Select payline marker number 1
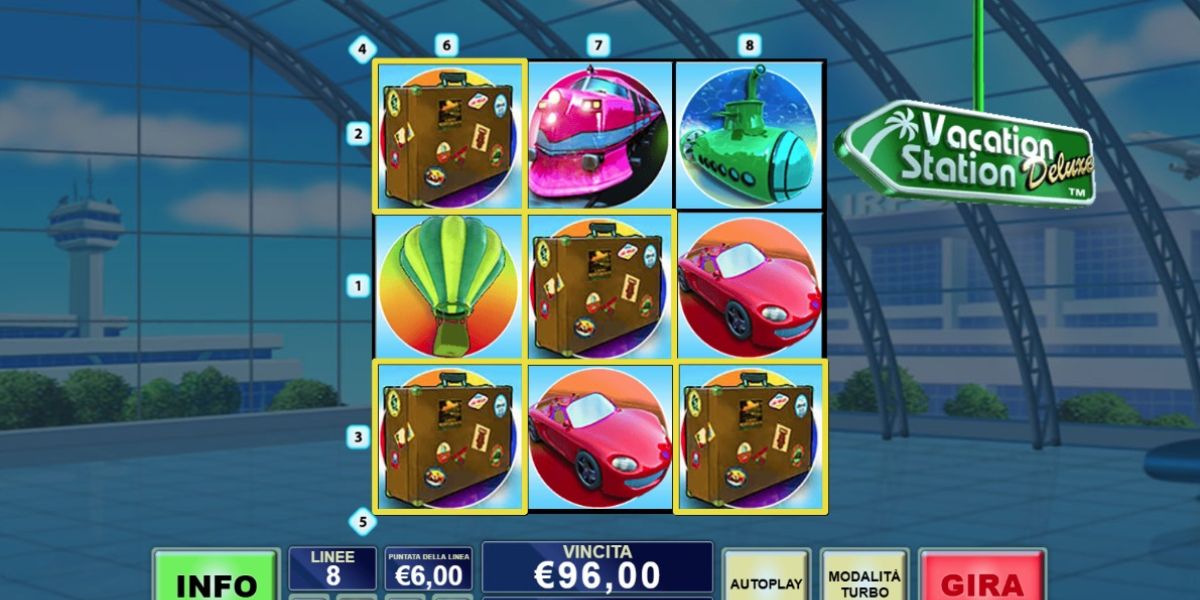 tap(358, 286)
